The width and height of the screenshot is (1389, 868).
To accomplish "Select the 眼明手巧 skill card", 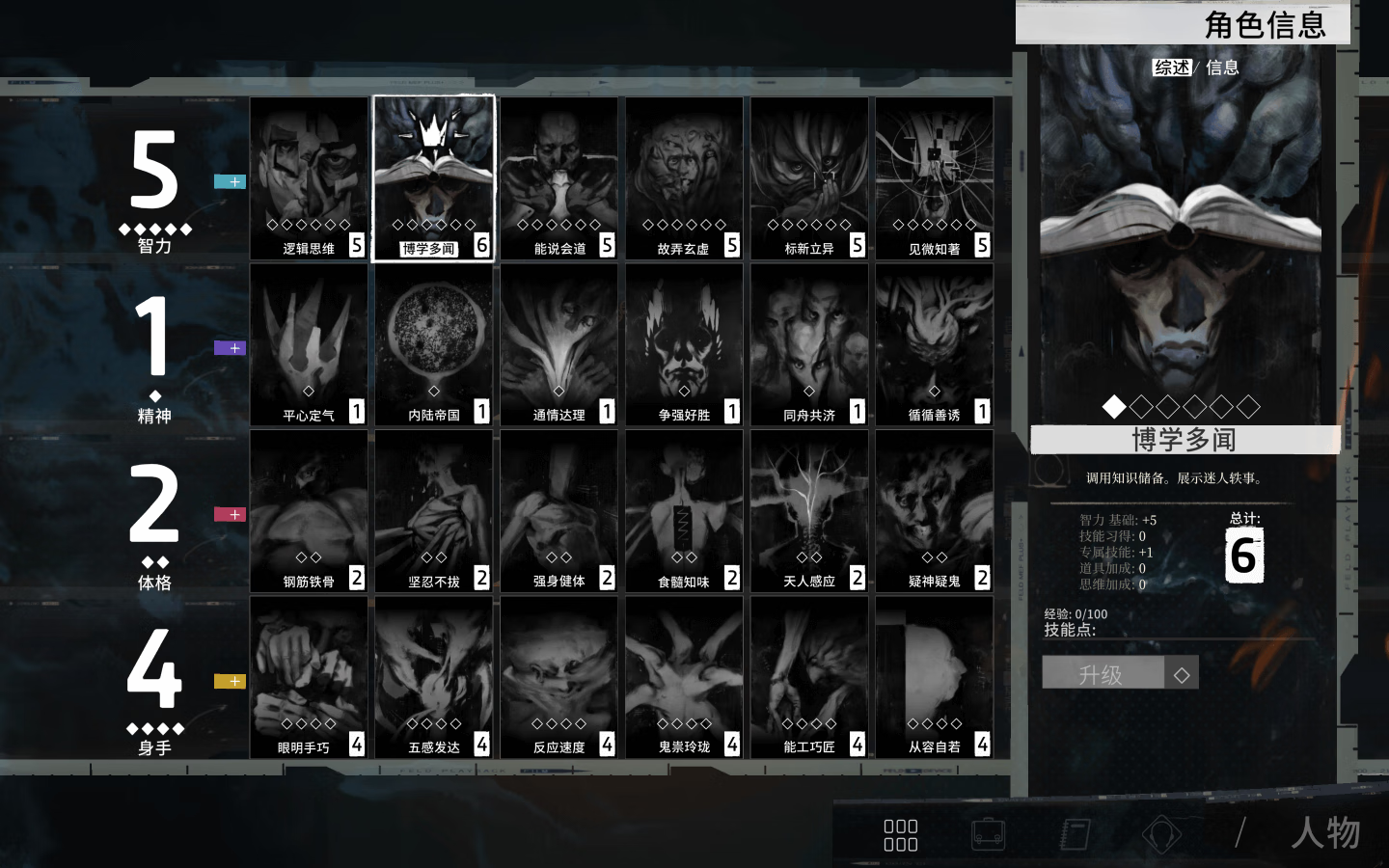I will click(x=309, y=677).
